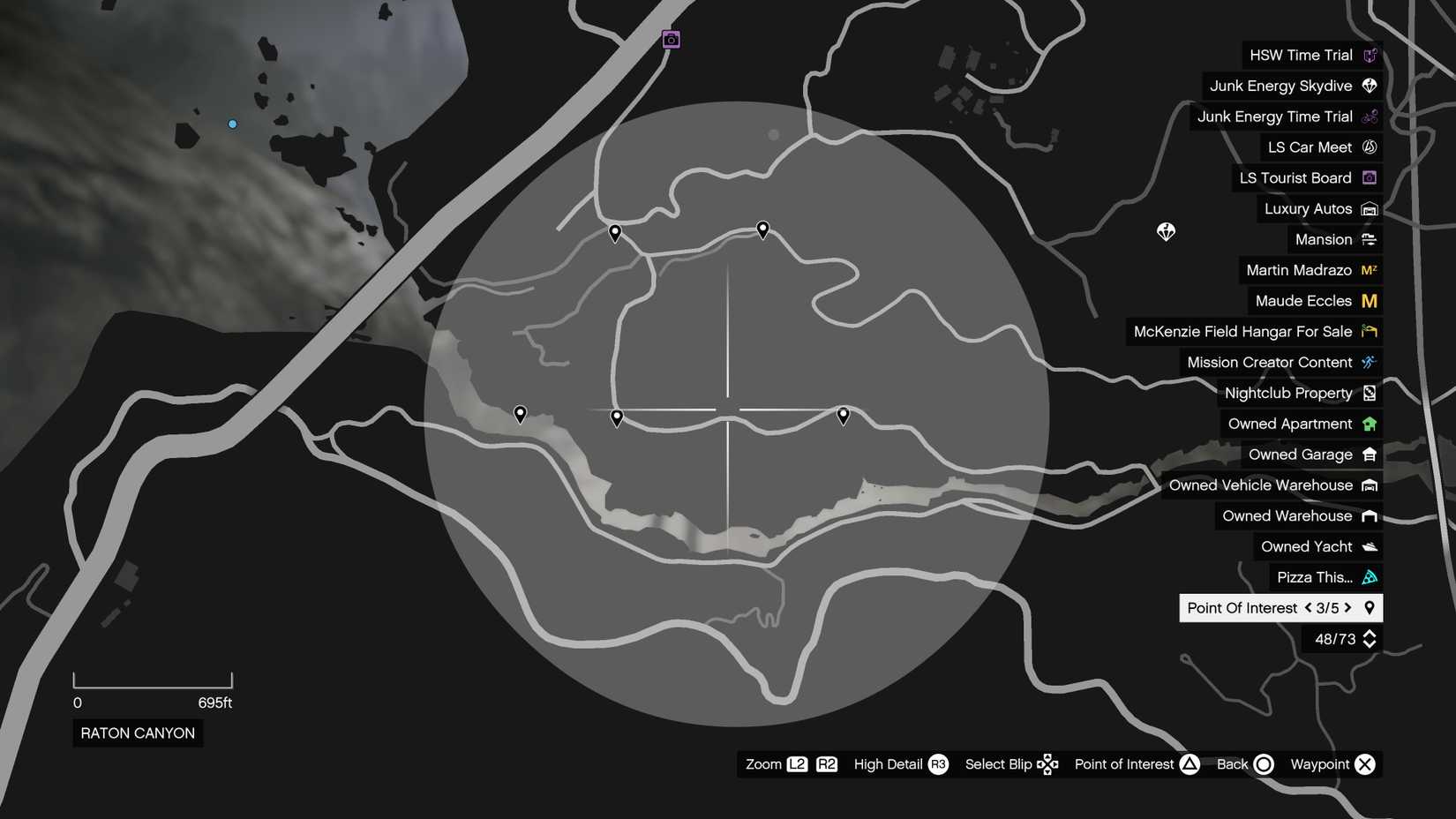Click the LS Car Meet icon

[1369, 147]
